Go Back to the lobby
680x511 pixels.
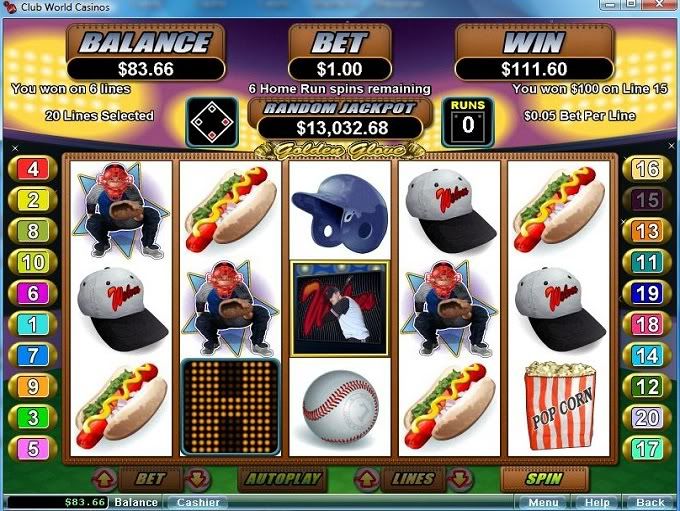click(650, 502)
